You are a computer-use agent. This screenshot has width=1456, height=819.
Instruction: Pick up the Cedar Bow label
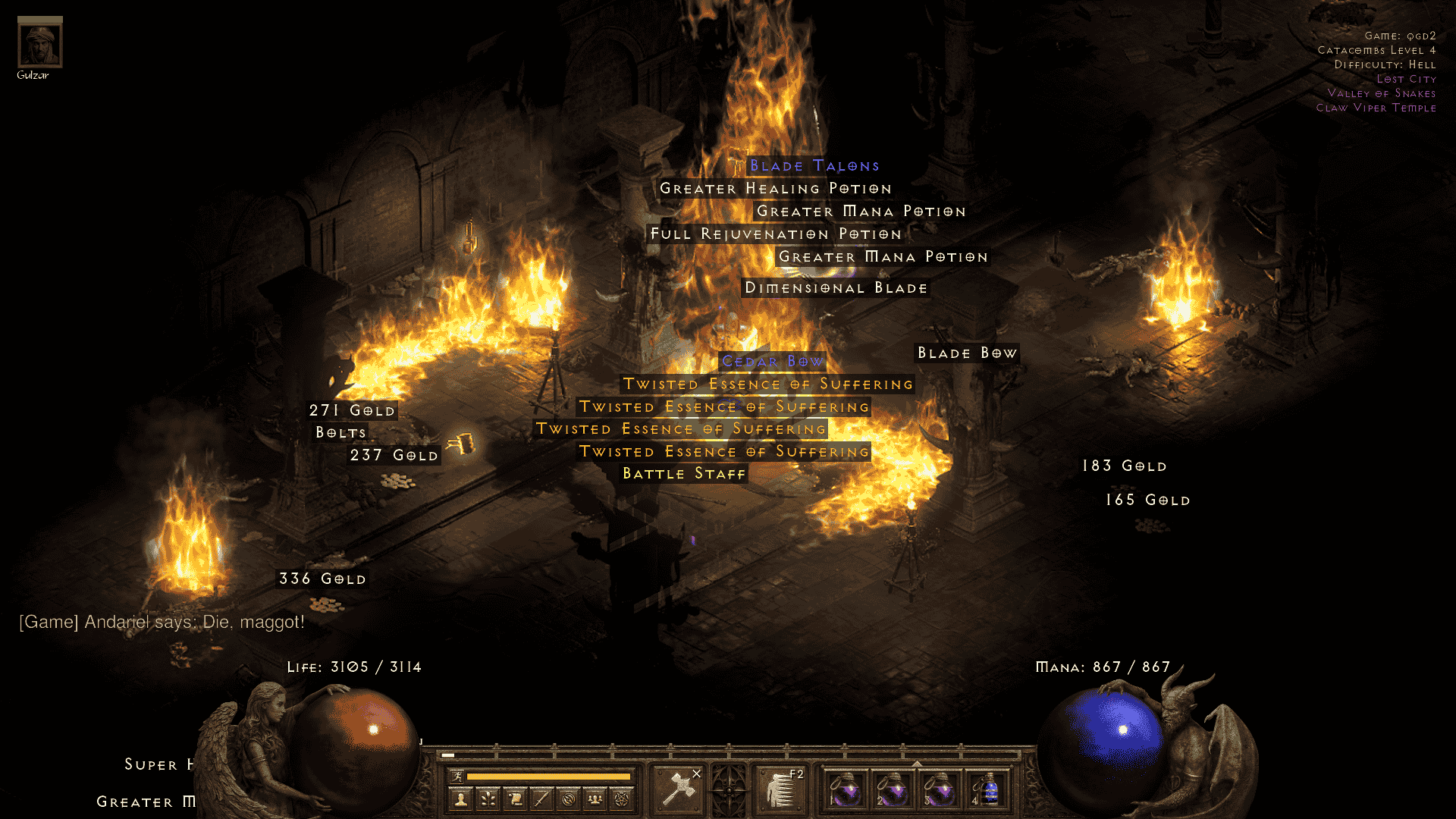(772, 362)
